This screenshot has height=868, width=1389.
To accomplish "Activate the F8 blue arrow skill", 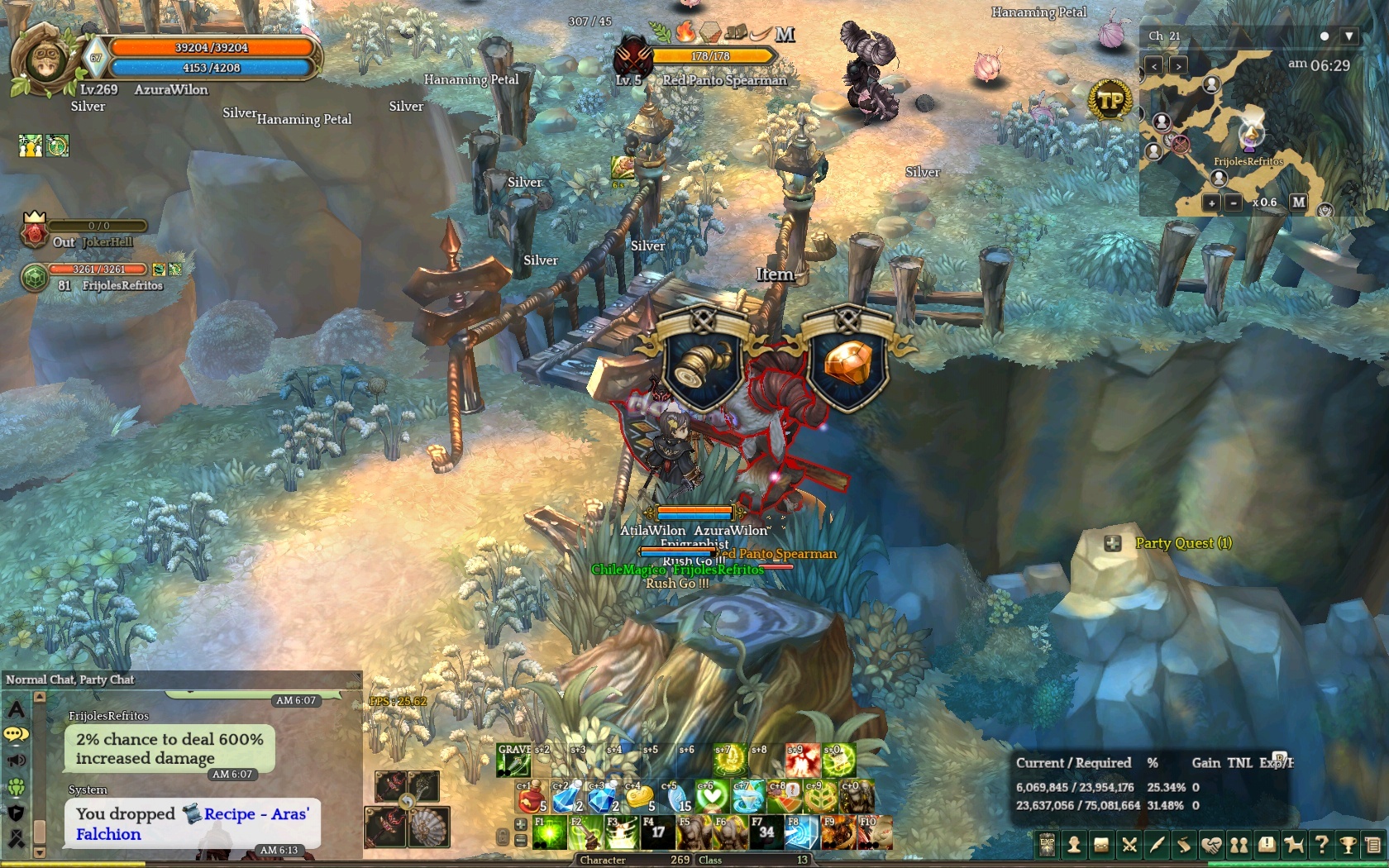I will pos(801,832).
